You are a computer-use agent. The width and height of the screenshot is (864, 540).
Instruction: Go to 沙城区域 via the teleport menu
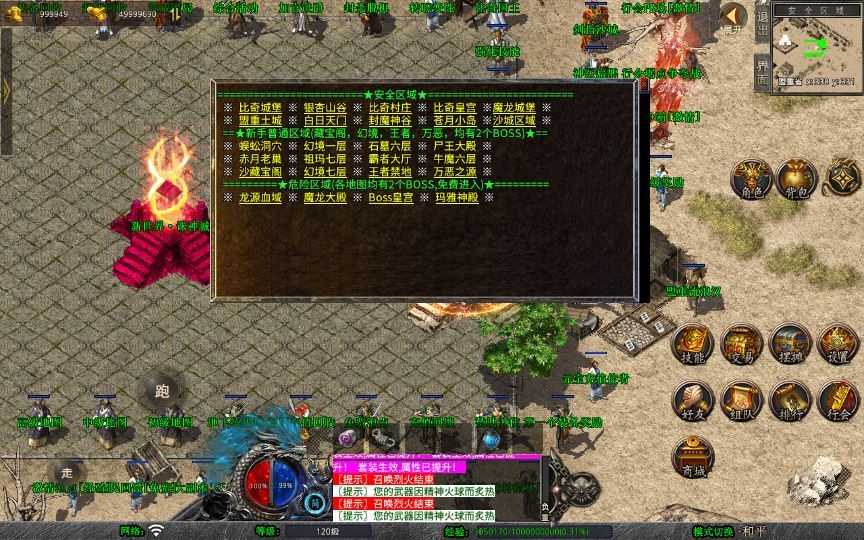pos(518,120)
